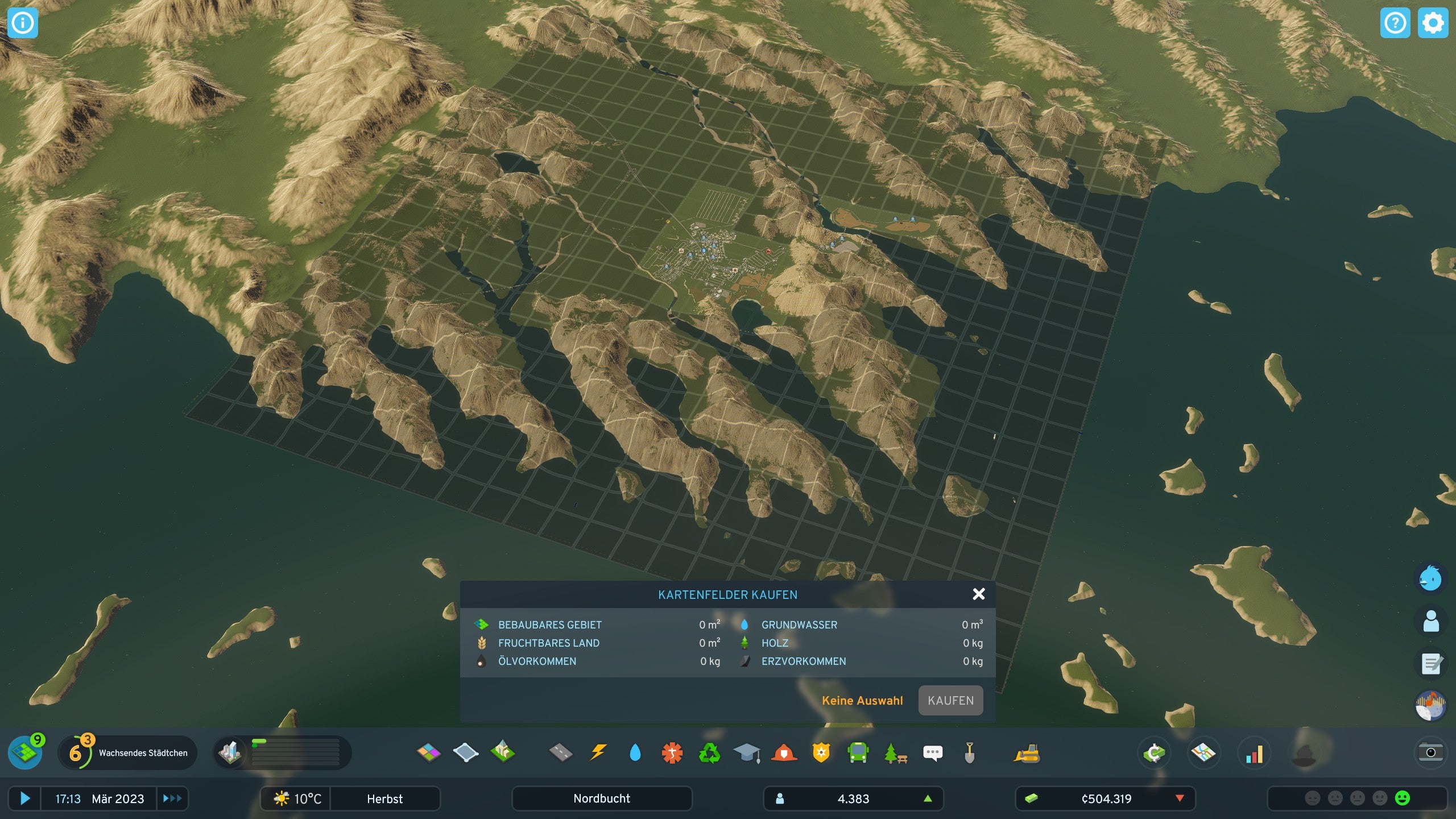Open the Zoning tool panel
Screen dimensions: 1456x819
428,752
